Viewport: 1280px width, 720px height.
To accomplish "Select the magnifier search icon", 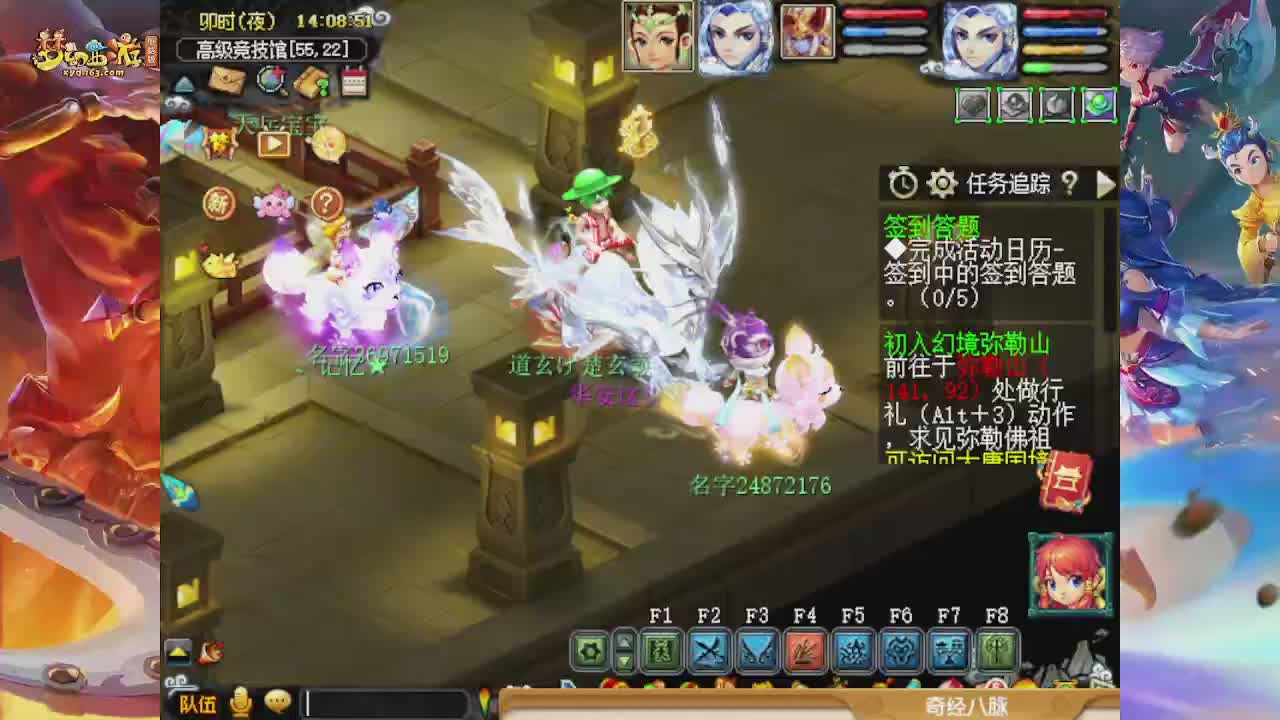I will (270, 82).
